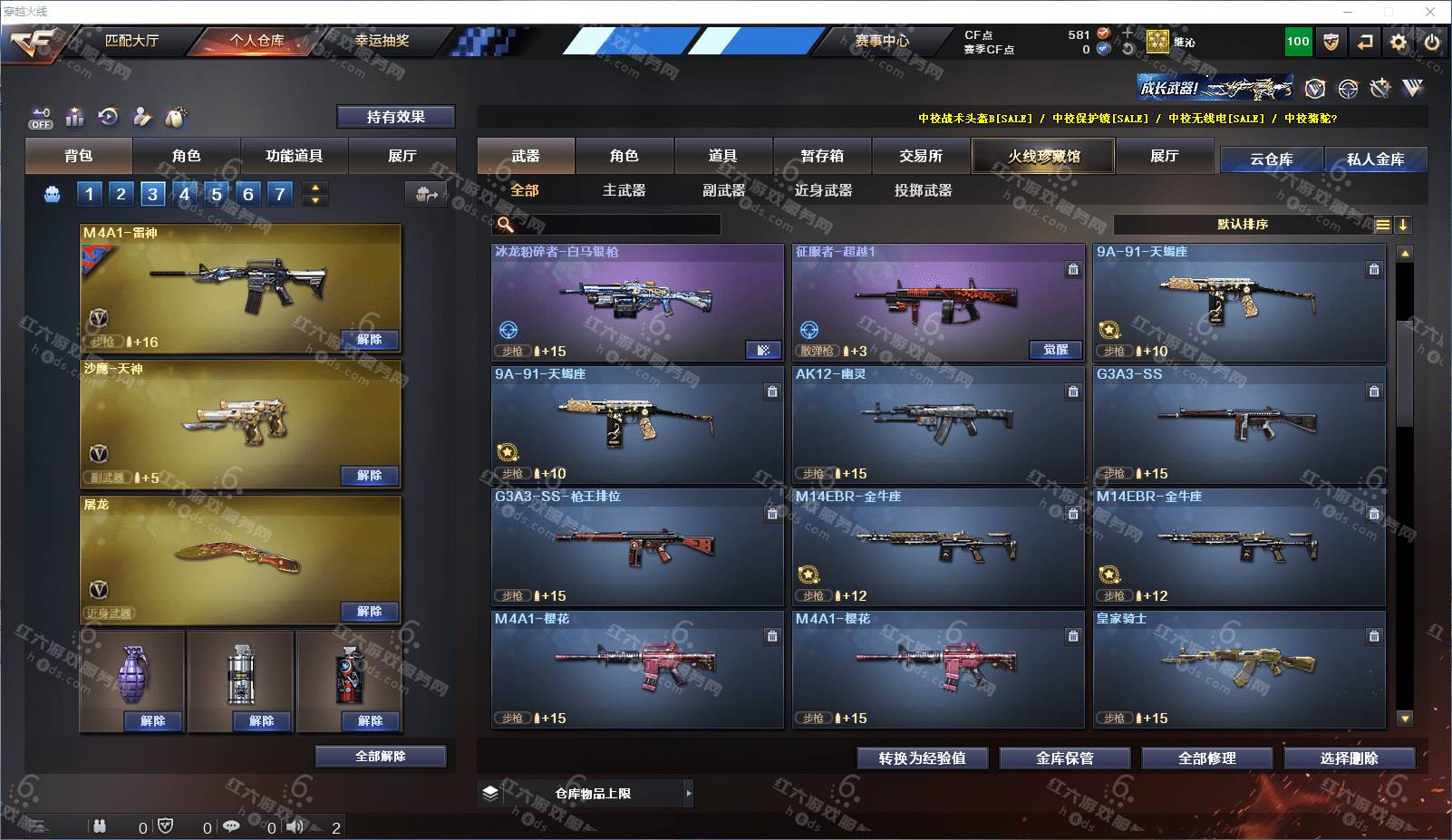
Task: Open the 赛事中心 tournament center
Action: (881, 41)
